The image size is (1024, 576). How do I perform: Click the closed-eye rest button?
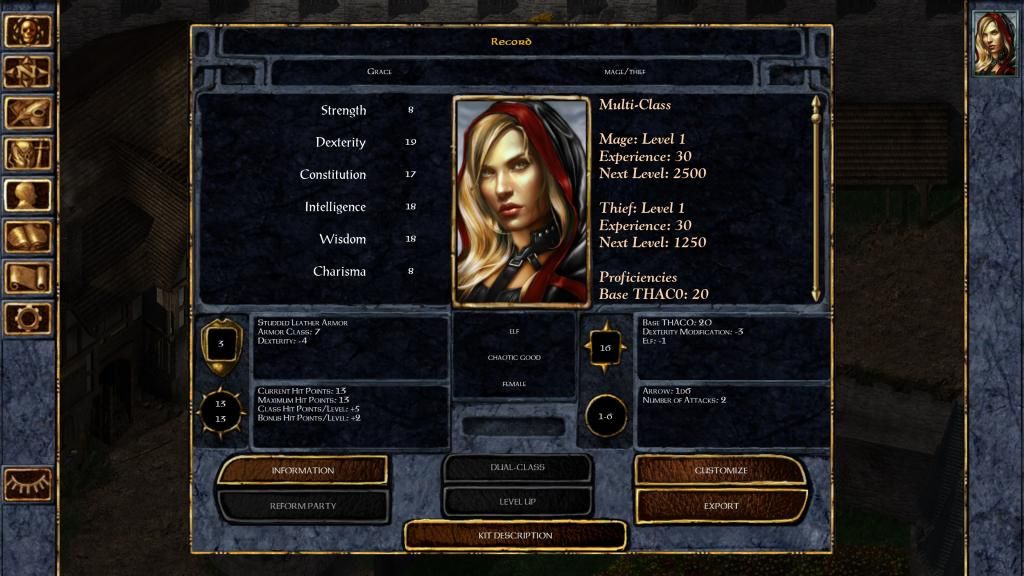28,484
